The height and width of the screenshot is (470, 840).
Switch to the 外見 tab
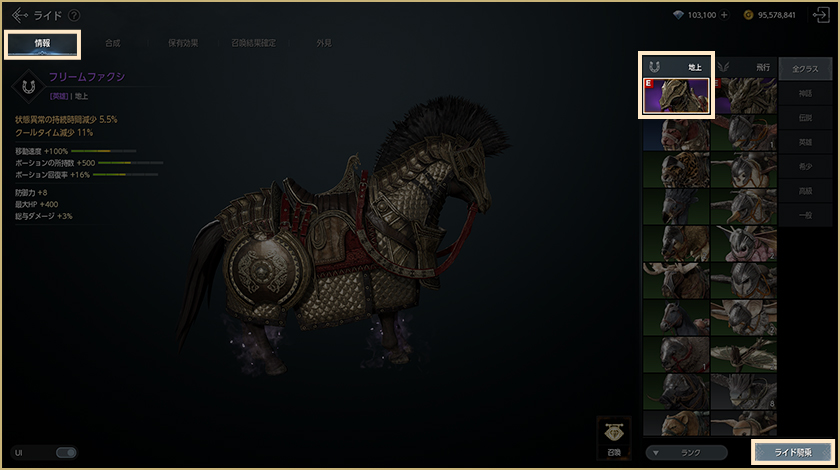coord(324,43)
